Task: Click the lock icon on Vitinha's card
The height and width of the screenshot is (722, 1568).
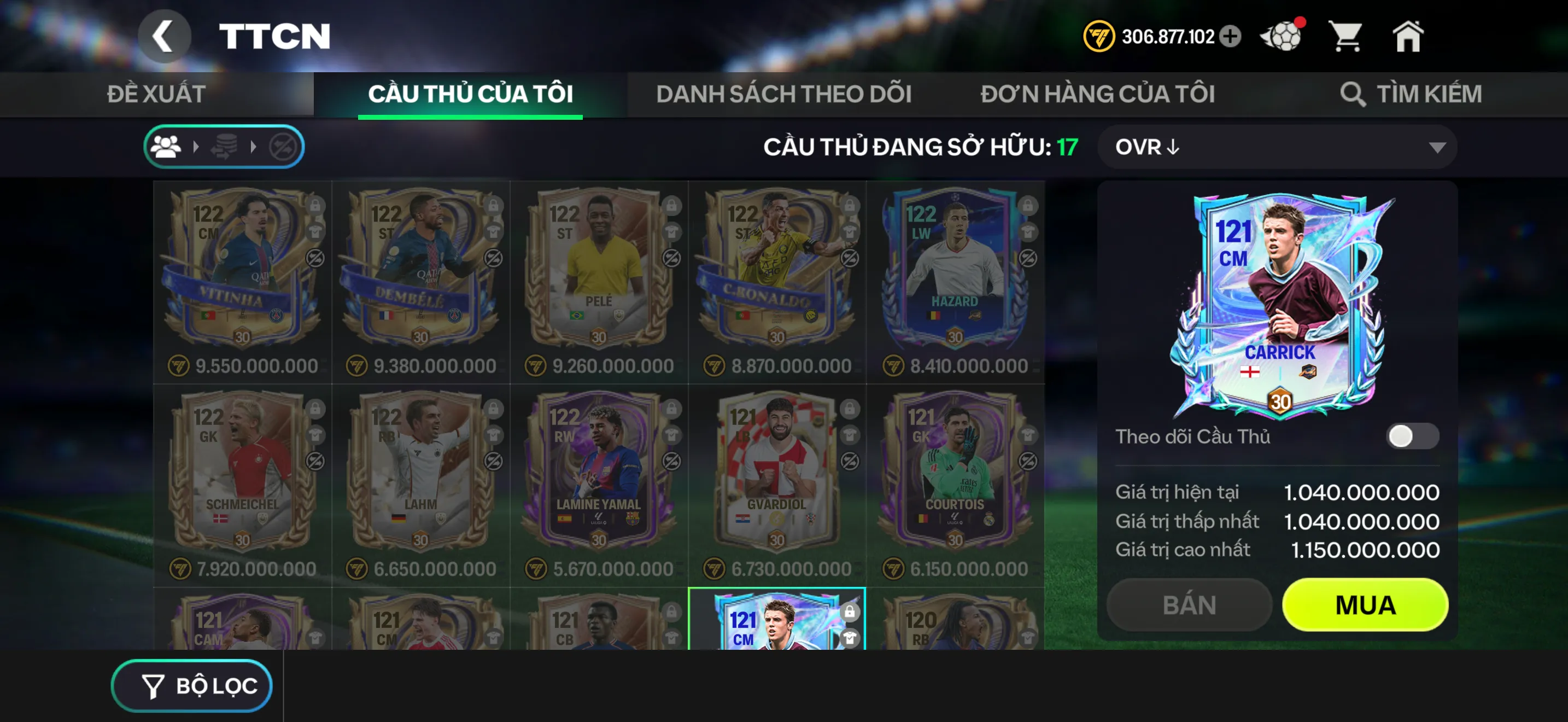Action: (x=315, y=207)
